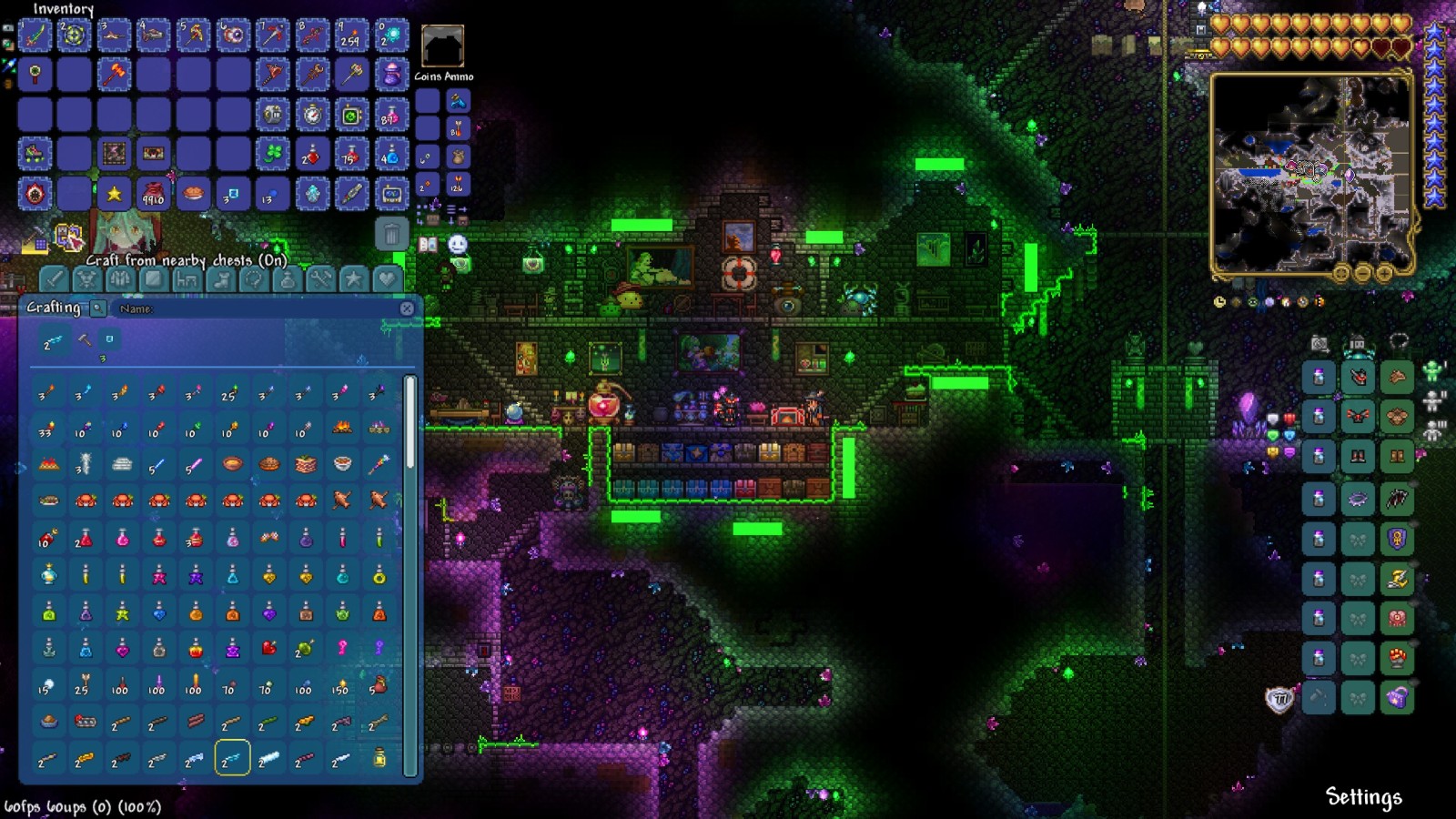Choose the armor category crafting filter
This screenshot has width=1456, height=819.
click(x=118, y=279)
